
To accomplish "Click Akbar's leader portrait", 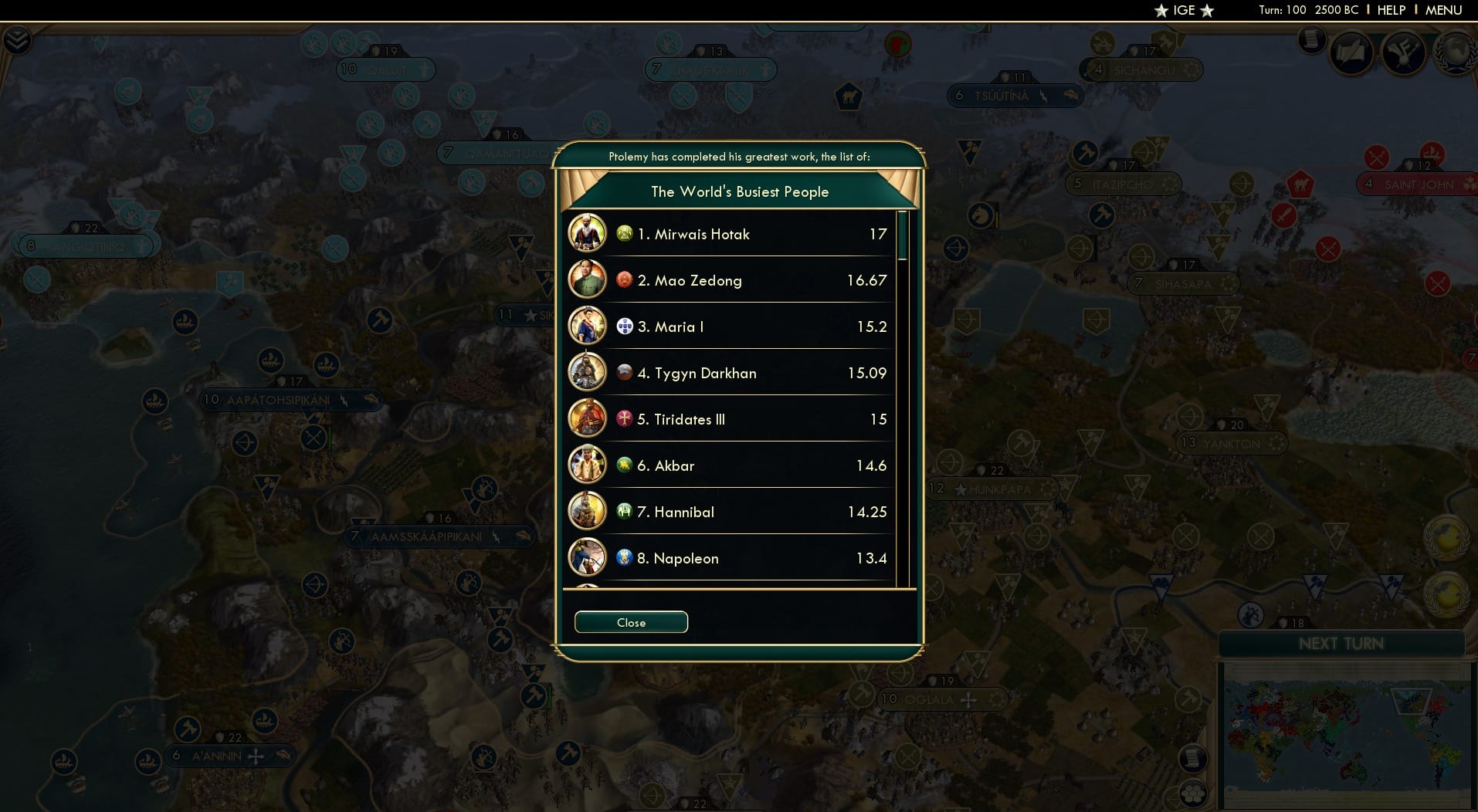I will click(x=588, y=465).
